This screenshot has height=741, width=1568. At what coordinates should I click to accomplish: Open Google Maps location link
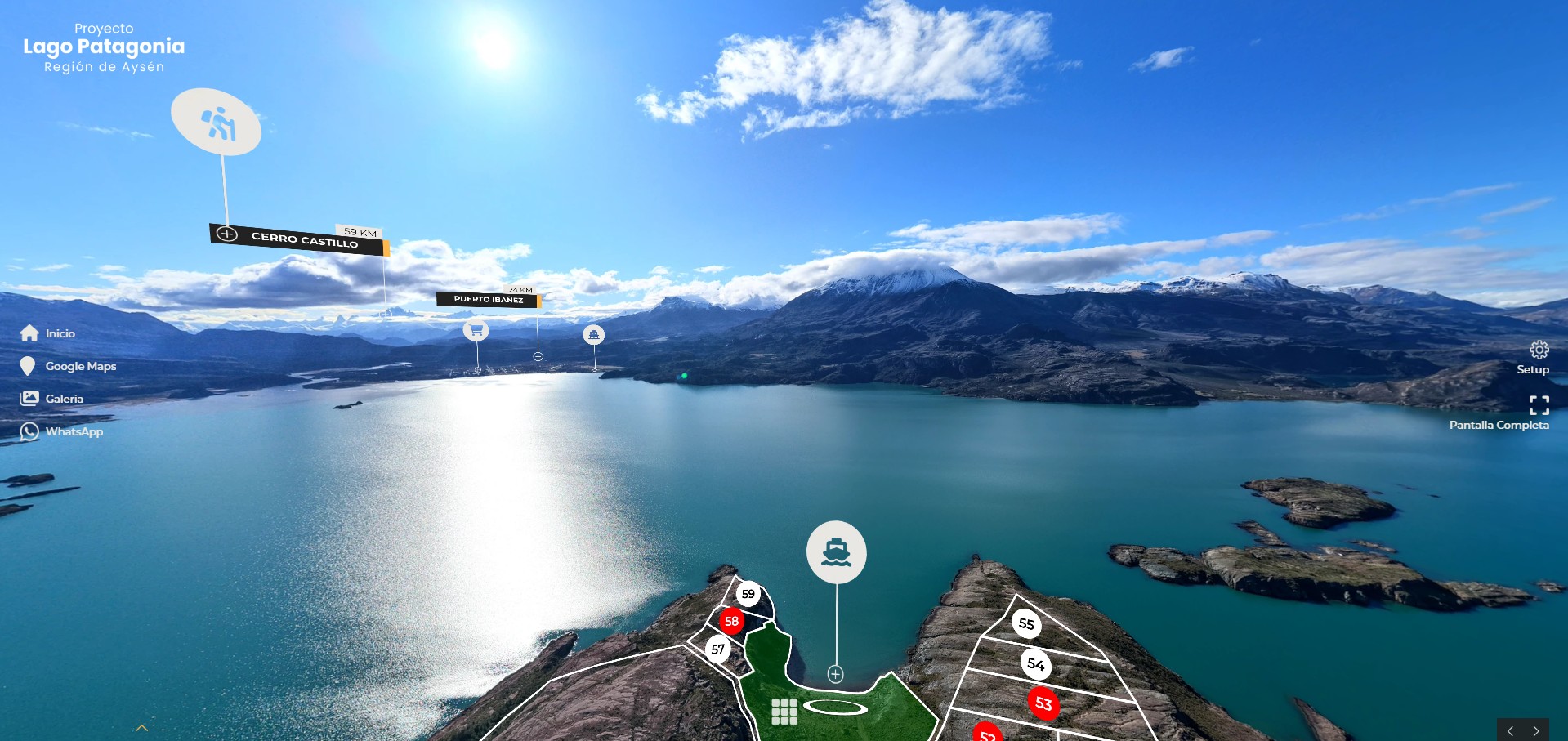[69, 366]
